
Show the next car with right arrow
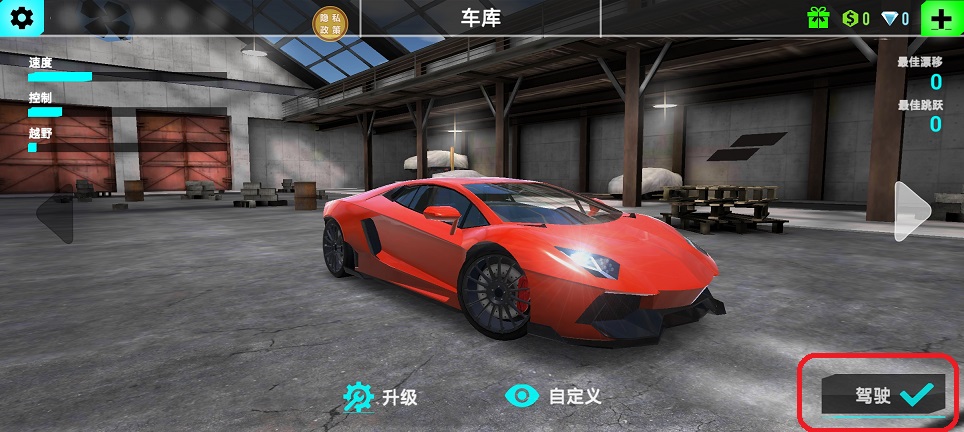tap(912, 210)
